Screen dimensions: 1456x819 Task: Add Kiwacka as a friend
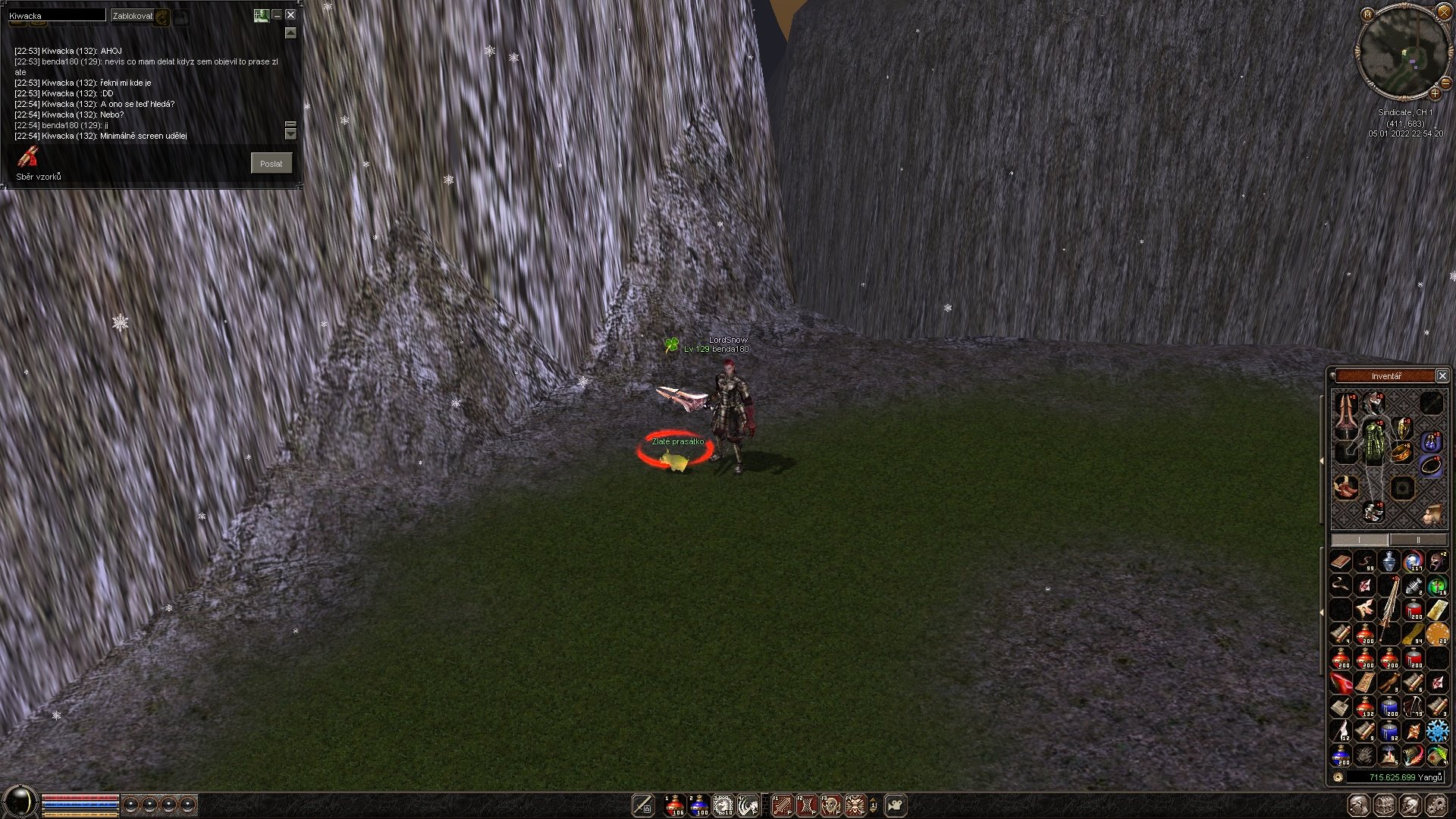[x=261, y=14]
